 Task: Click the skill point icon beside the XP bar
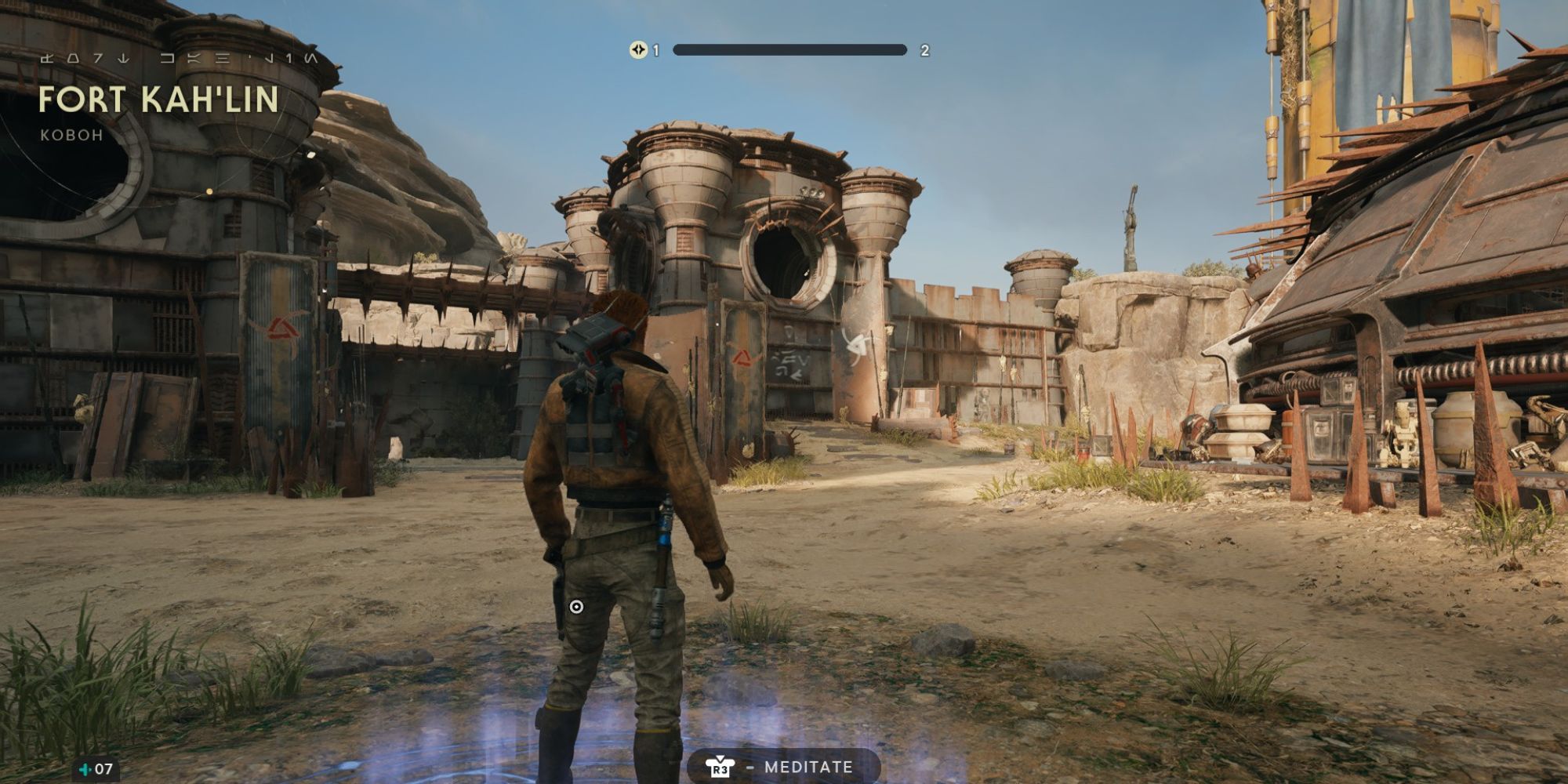pyautogui.click(x=638, y=50)
